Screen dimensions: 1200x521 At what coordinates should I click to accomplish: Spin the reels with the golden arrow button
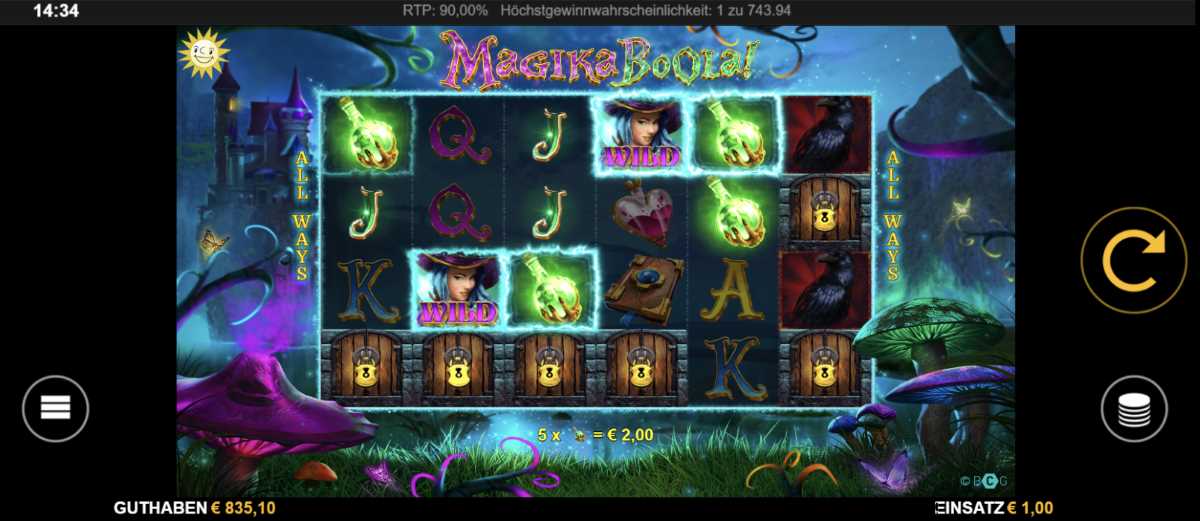tap(1133, 260)
